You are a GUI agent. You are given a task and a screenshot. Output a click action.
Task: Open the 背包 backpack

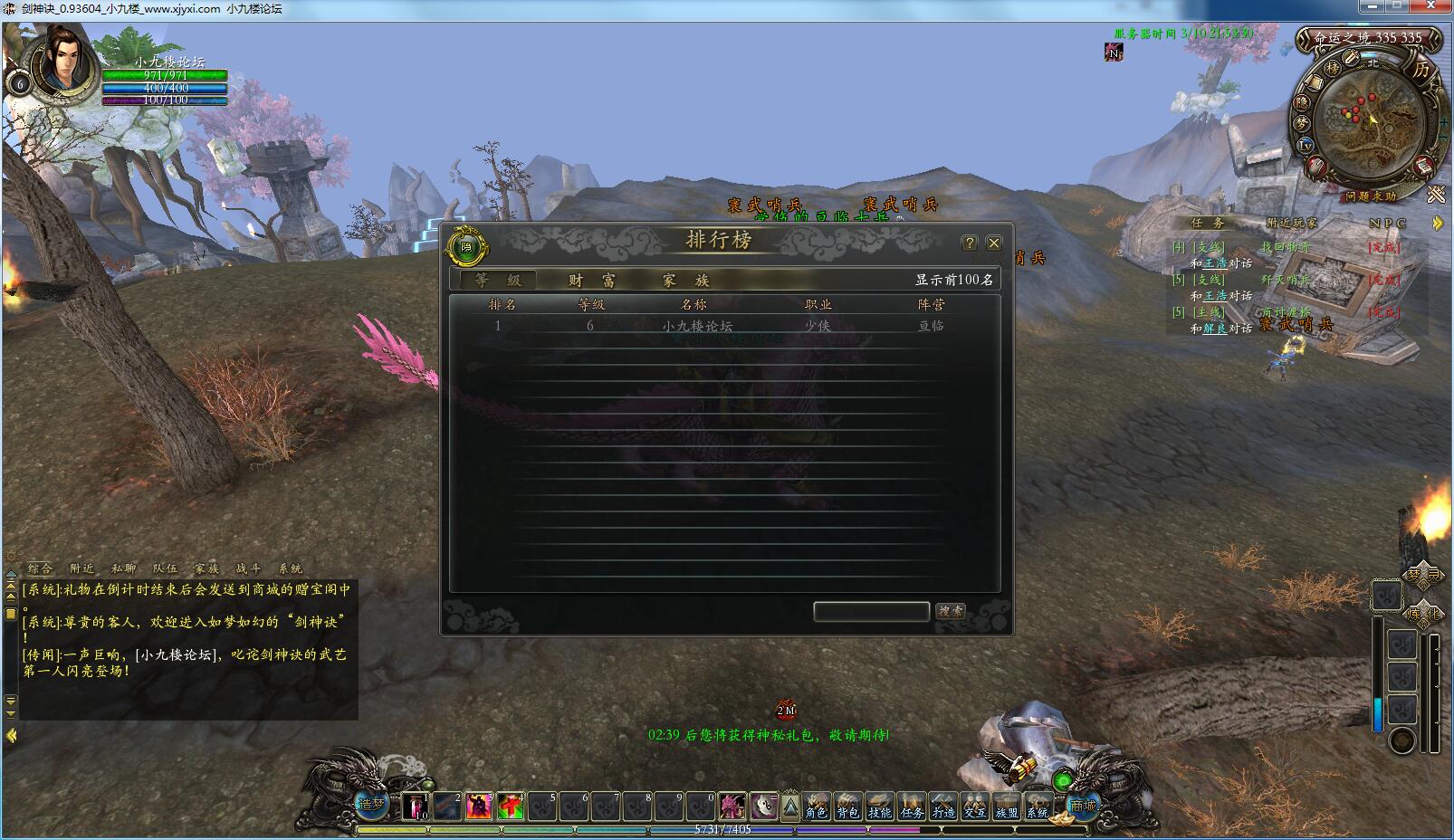(x=847, y=806)
